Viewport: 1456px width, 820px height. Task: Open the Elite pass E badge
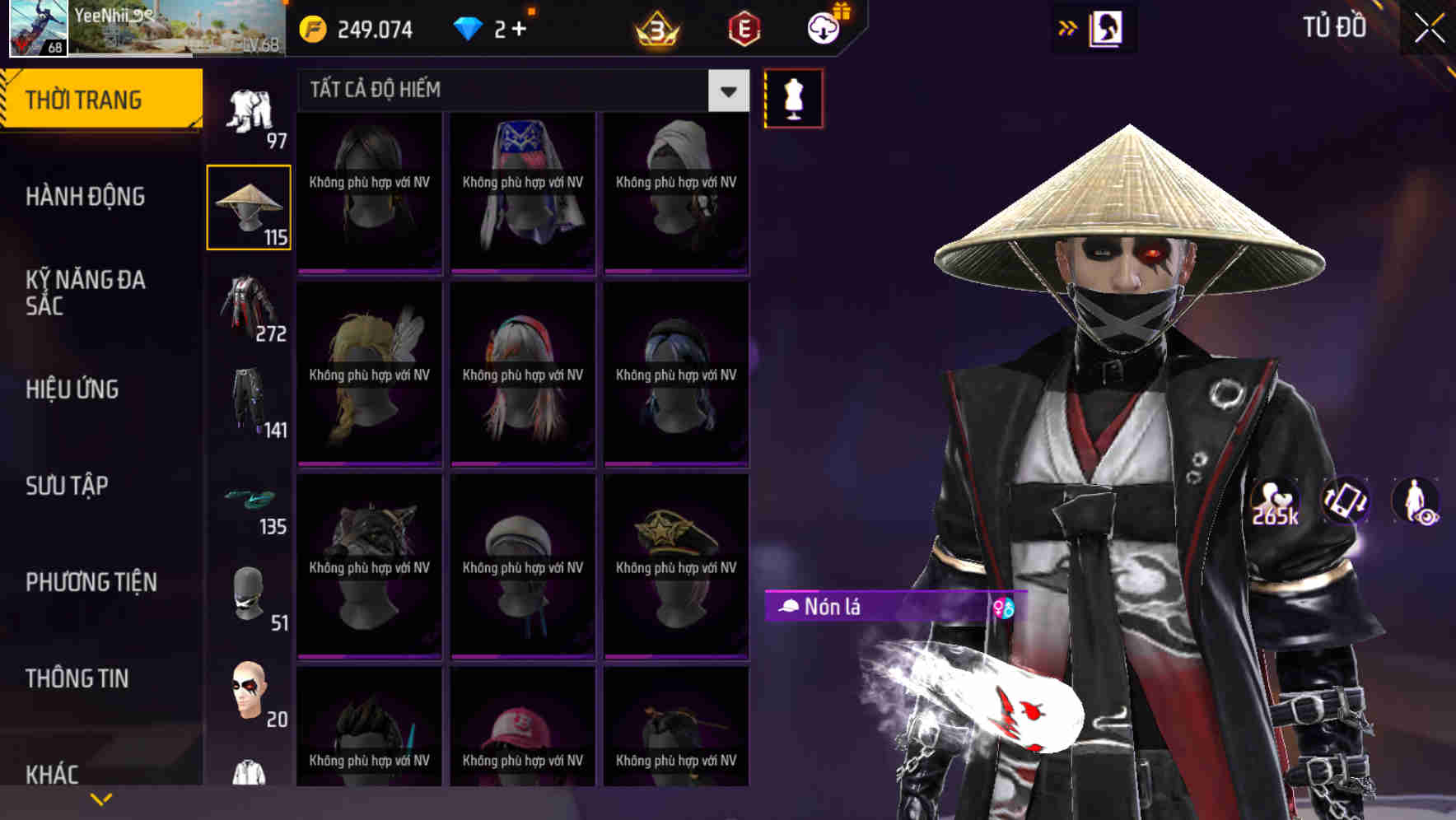744,28
